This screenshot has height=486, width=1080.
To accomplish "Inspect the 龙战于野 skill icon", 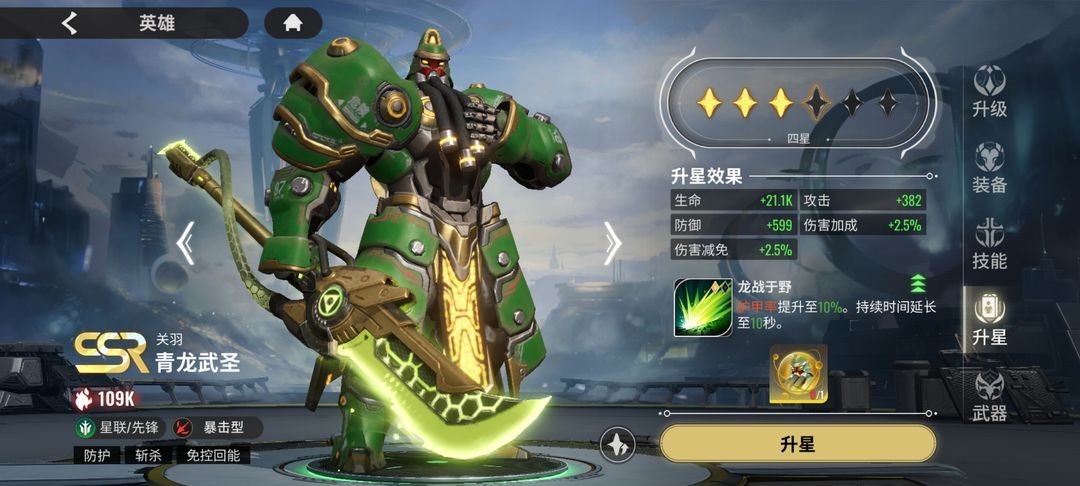I will (x=702, y=306).
